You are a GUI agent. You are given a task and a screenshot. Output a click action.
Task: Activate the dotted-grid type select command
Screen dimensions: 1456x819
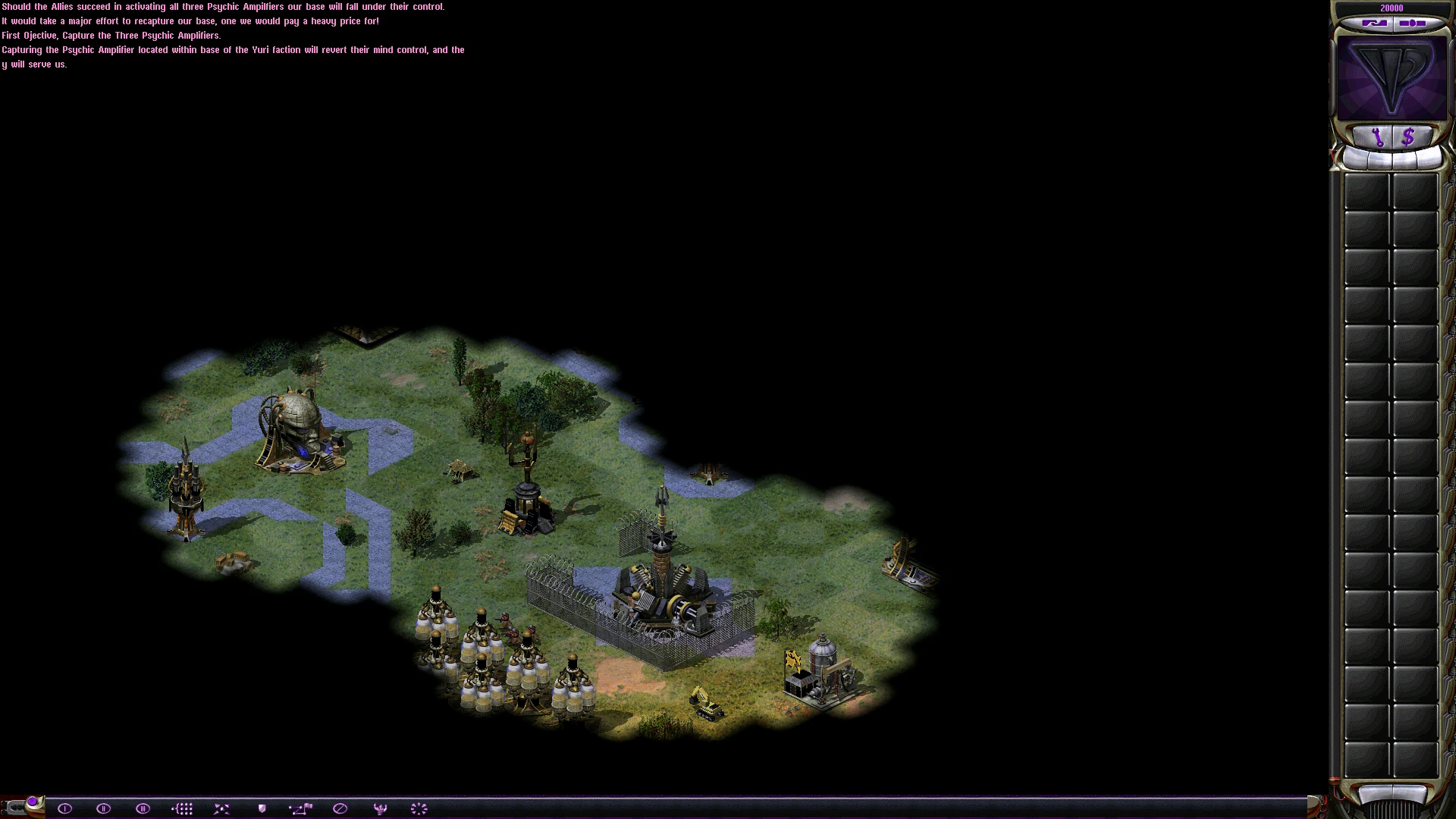182,808
